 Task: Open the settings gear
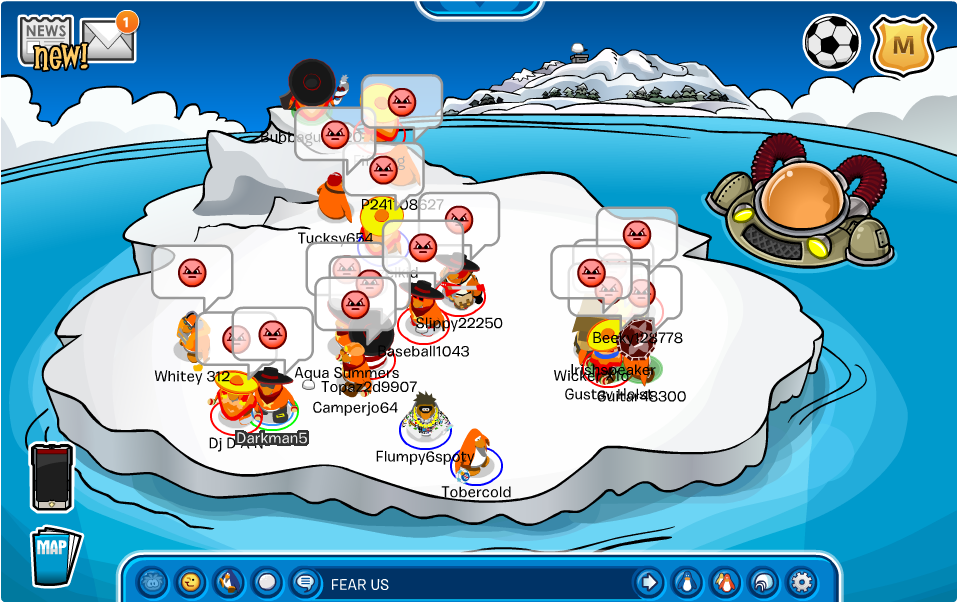point(800,582)
